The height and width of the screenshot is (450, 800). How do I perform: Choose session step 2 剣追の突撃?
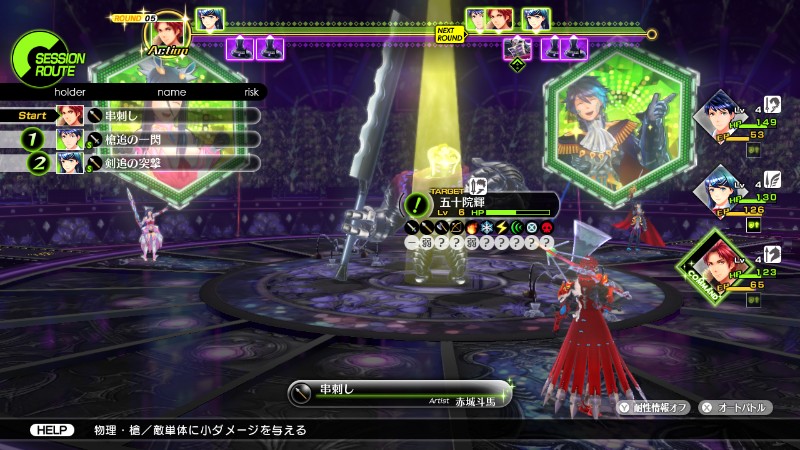click(x=150, y=163)
